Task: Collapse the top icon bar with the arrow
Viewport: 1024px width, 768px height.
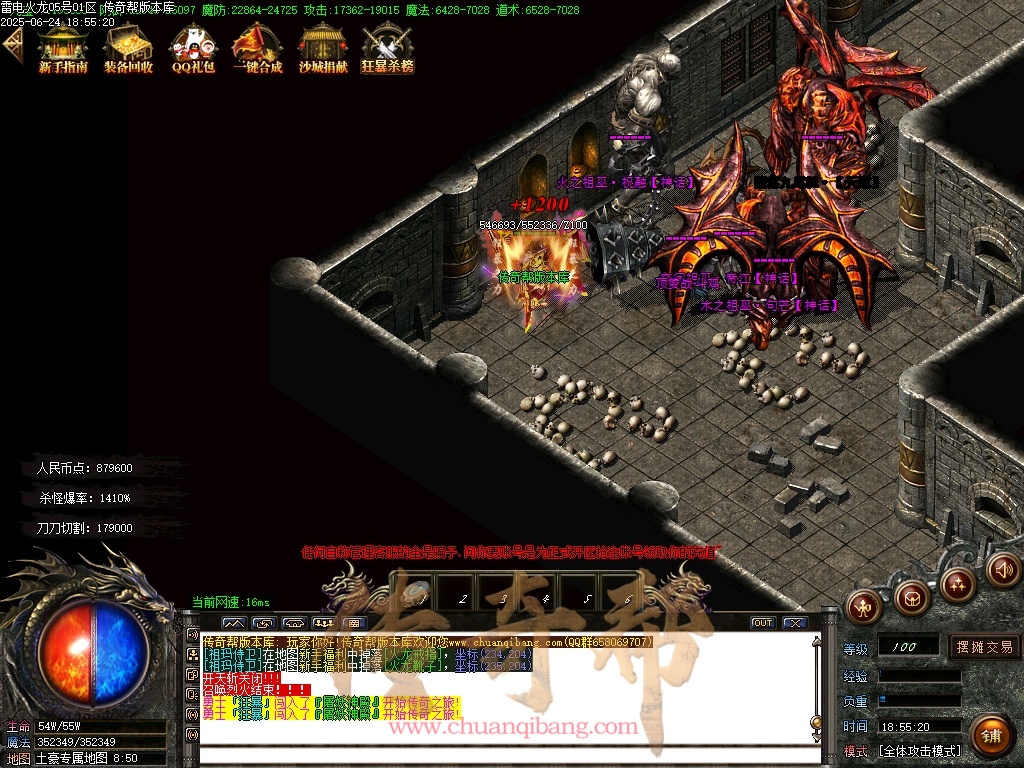Action: (12, 44)
